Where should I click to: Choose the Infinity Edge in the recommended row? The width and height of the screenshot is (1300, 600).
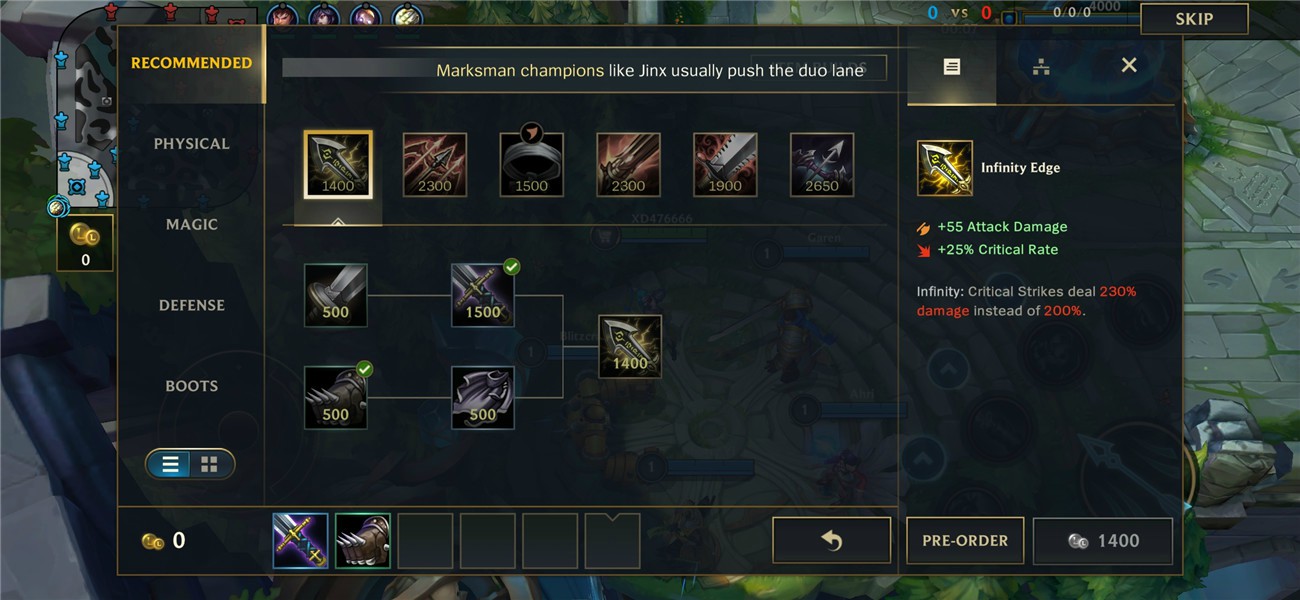tap(338, 164)
